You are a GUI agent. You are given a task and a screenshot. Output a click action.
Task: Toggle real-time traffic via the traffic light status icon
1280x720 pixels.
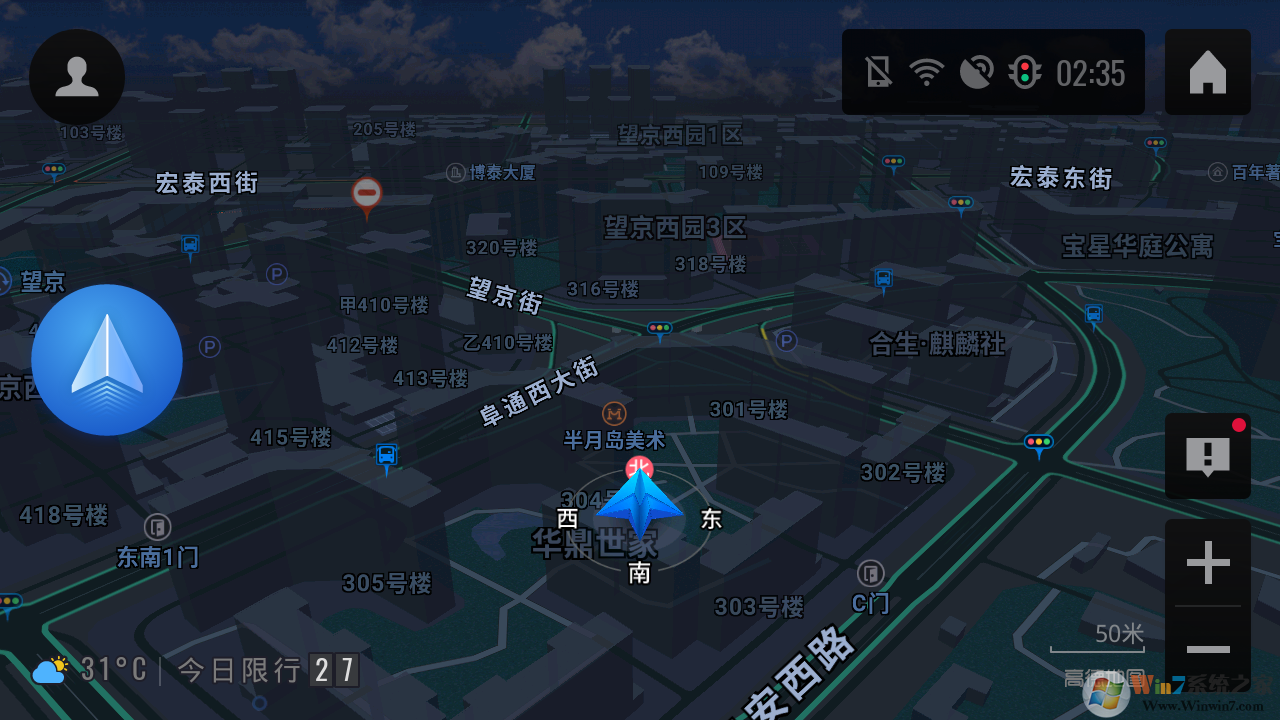click(1024, 71)
